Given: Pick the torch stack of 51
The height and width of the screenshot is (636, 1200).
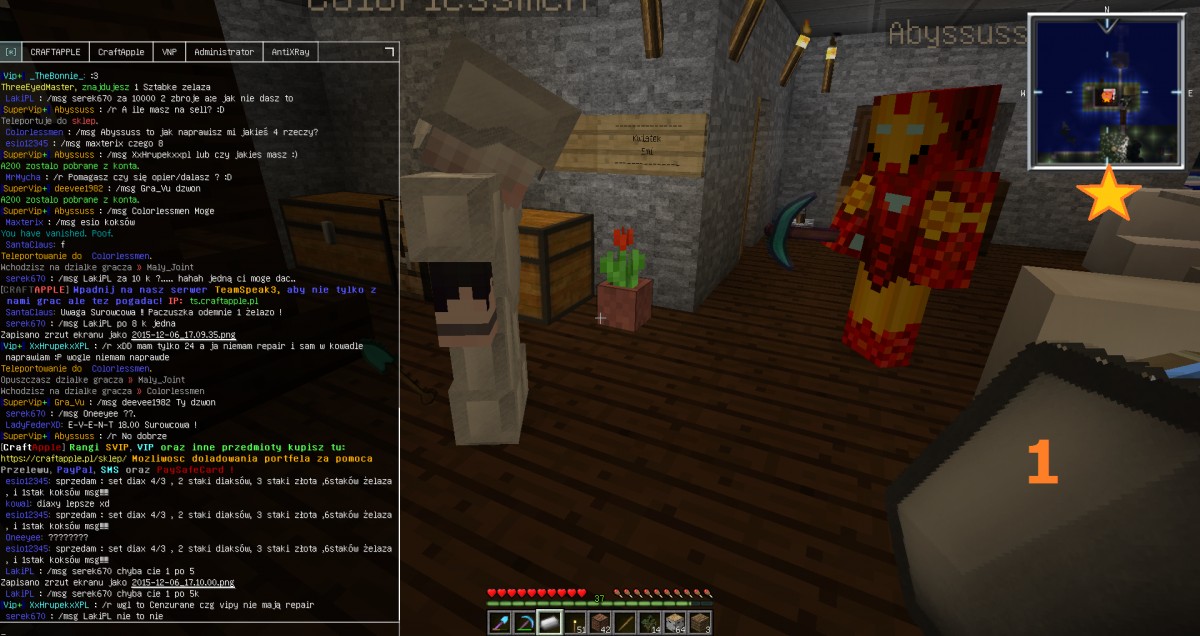Looking at the screenshot, I should 574,623.
